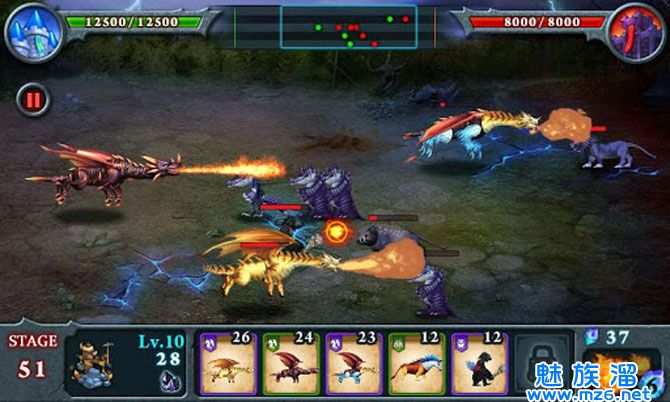This screenshot has height=402, width=670.
Task: Pause the game with the red pause button
Action: coord(32,100)
